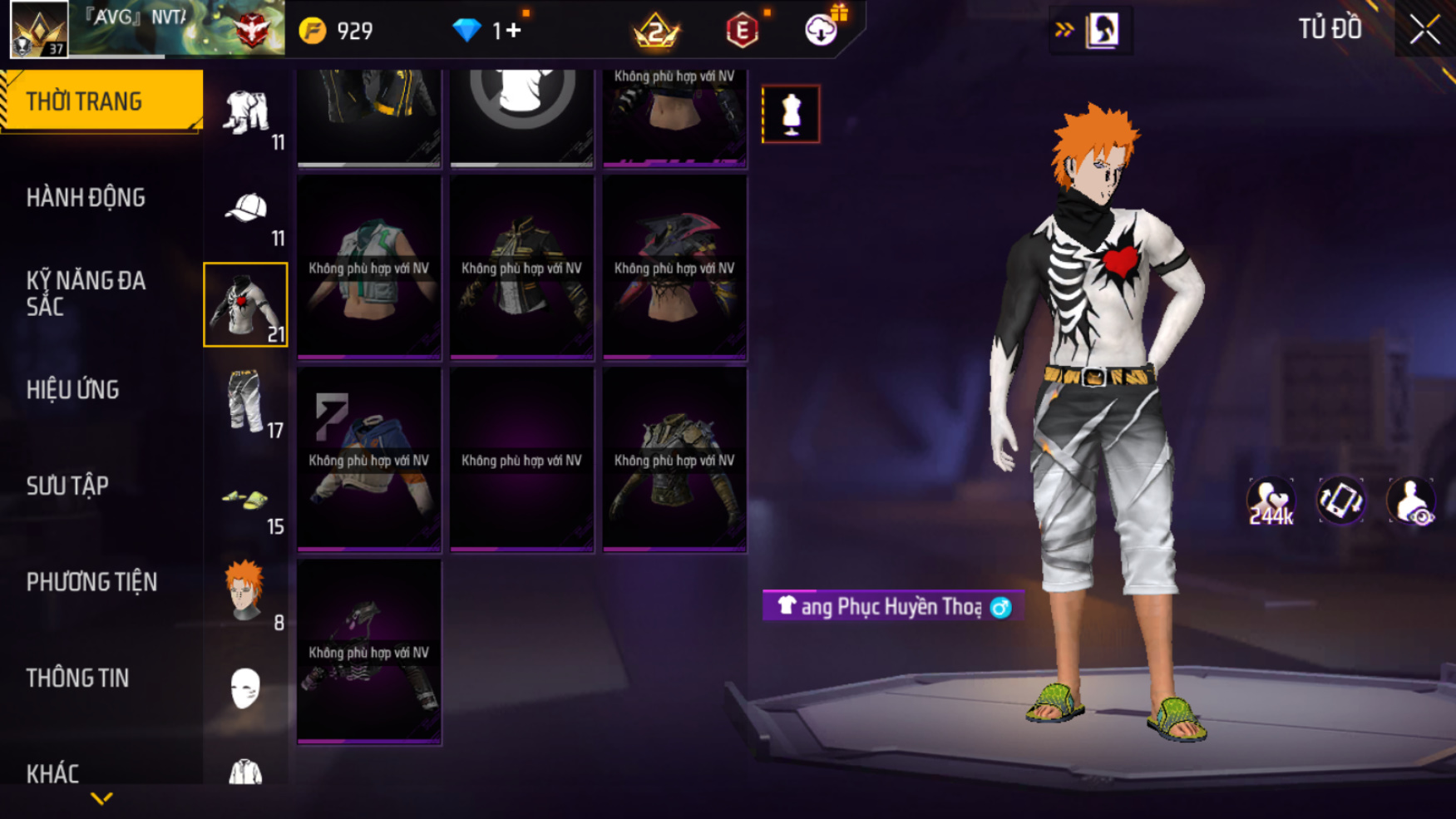This screenshot has height=819, width=1456.
Task: Switch to Hành Động tab
Action: (x=86, y=198)
